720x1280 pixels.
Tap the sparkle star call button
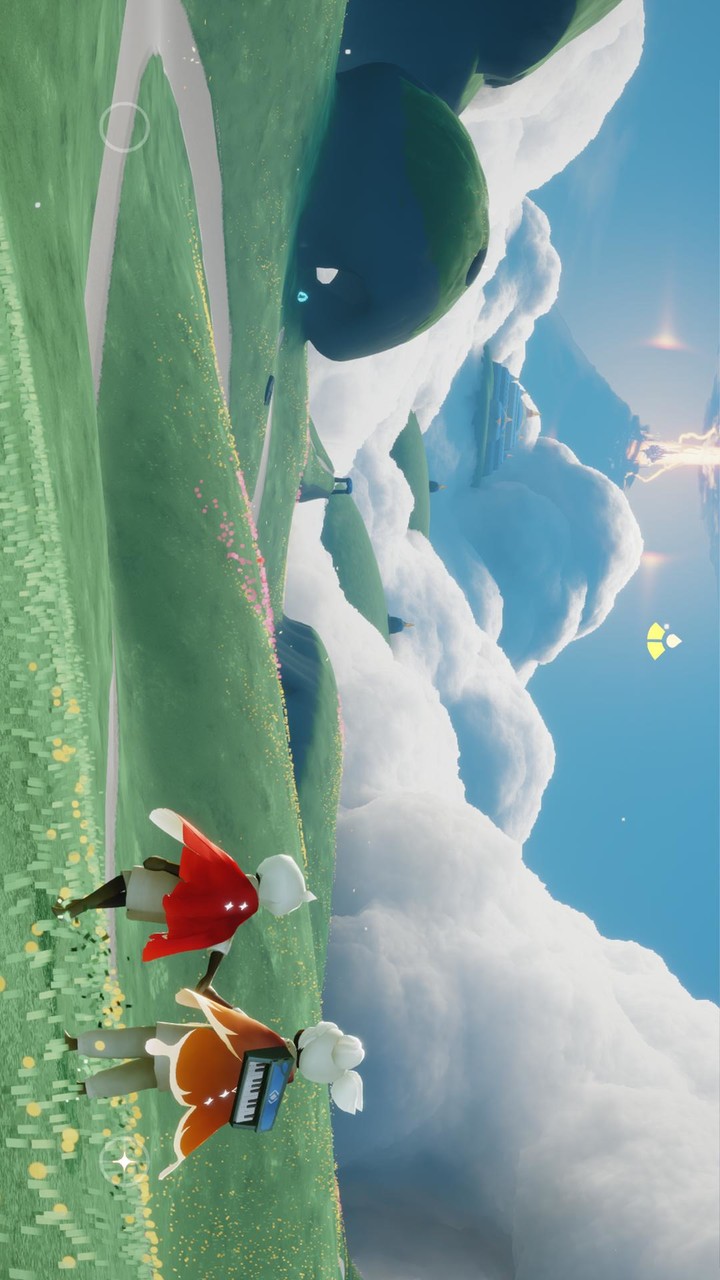tap(124, 1160)
